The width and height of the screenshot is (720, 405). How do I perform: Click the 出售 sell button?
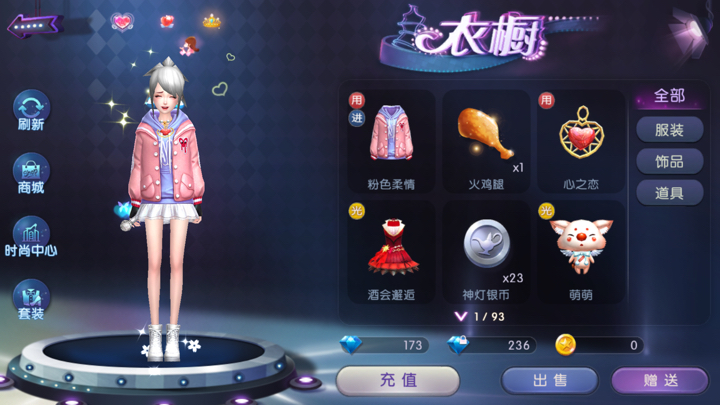pyautogui.click(x=549, y=380)
